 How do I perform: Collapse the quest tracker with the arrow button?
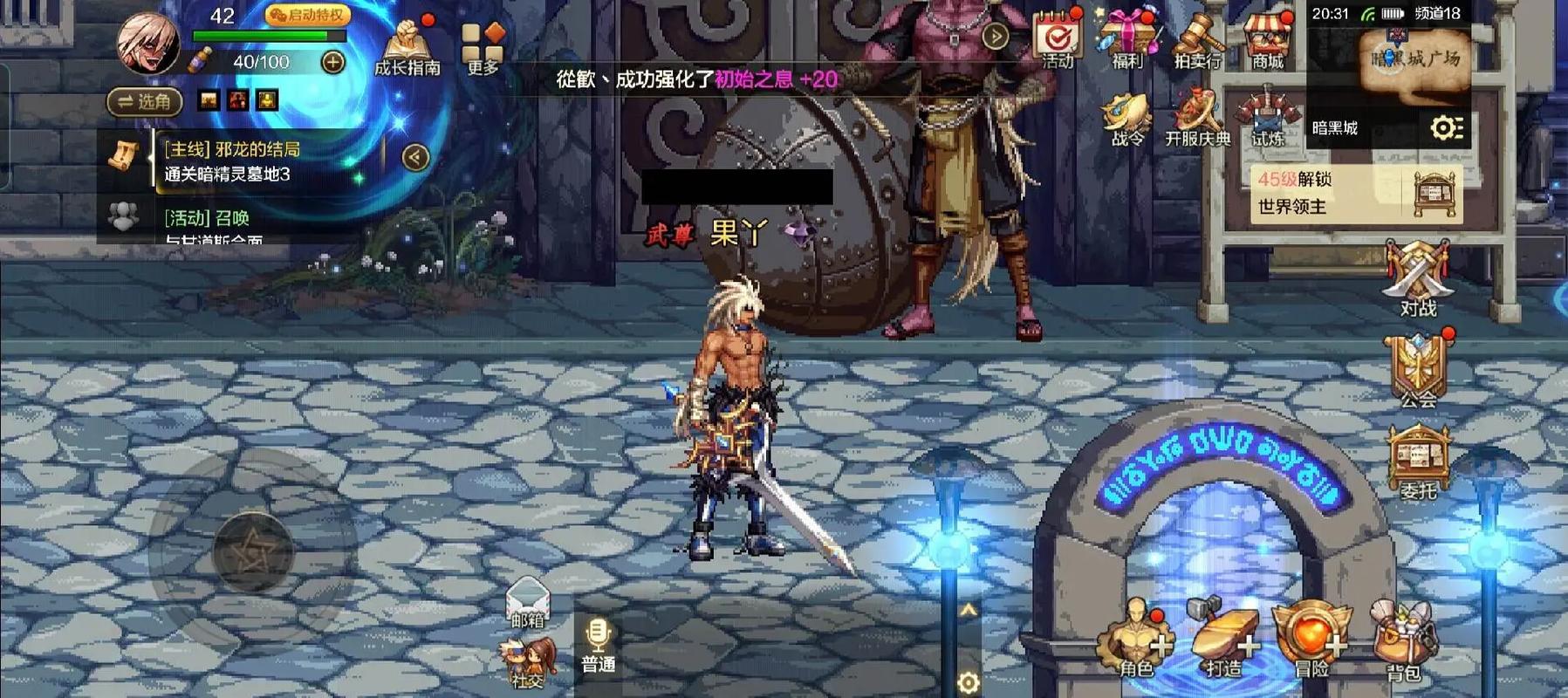coord(415,157)
